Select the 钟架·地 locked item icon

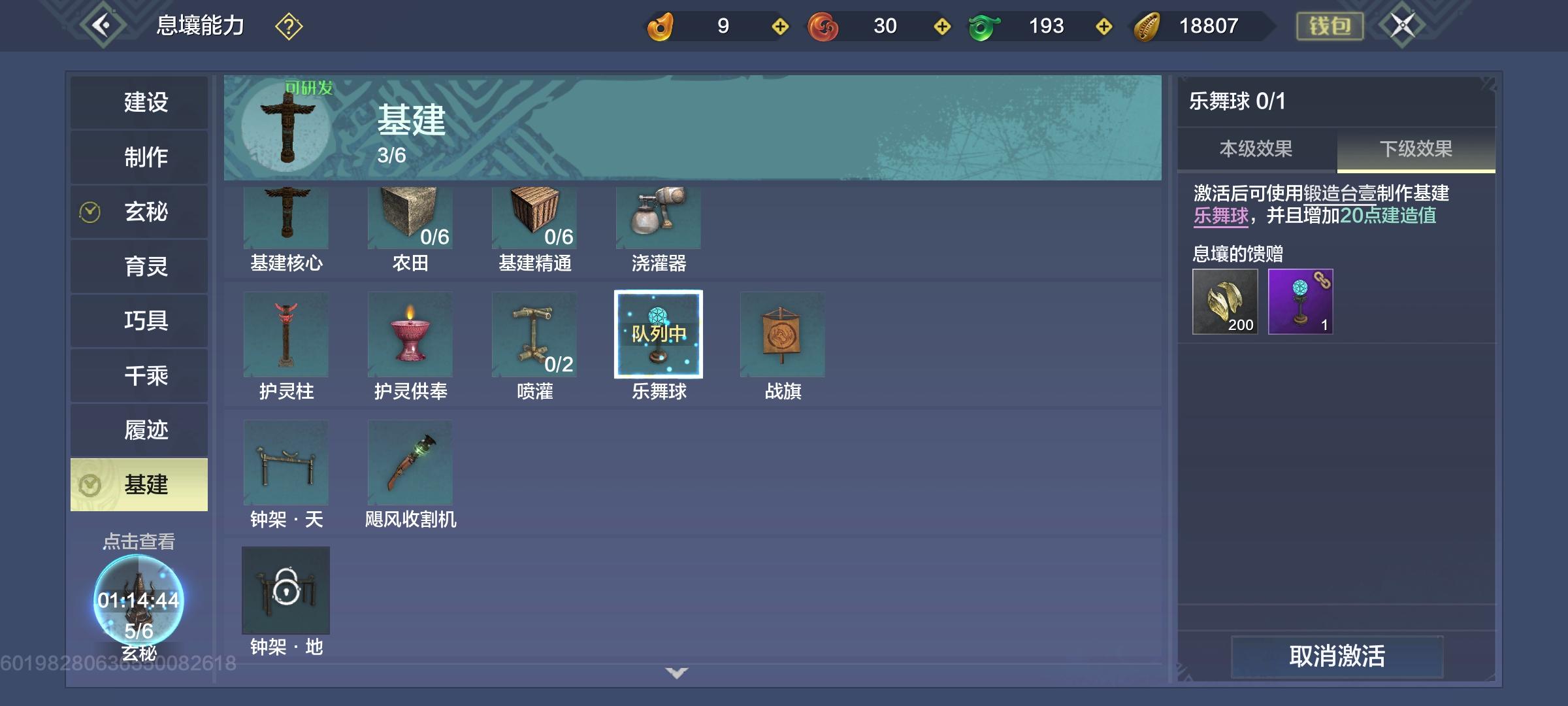click(286, 590)
